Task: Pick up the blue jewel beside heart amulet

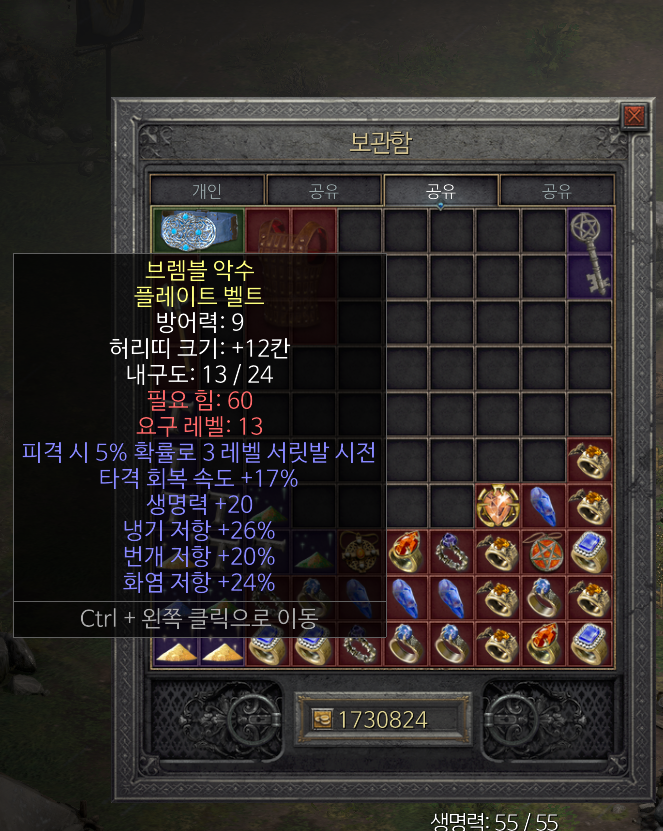Action: click(x=543, y=505)
